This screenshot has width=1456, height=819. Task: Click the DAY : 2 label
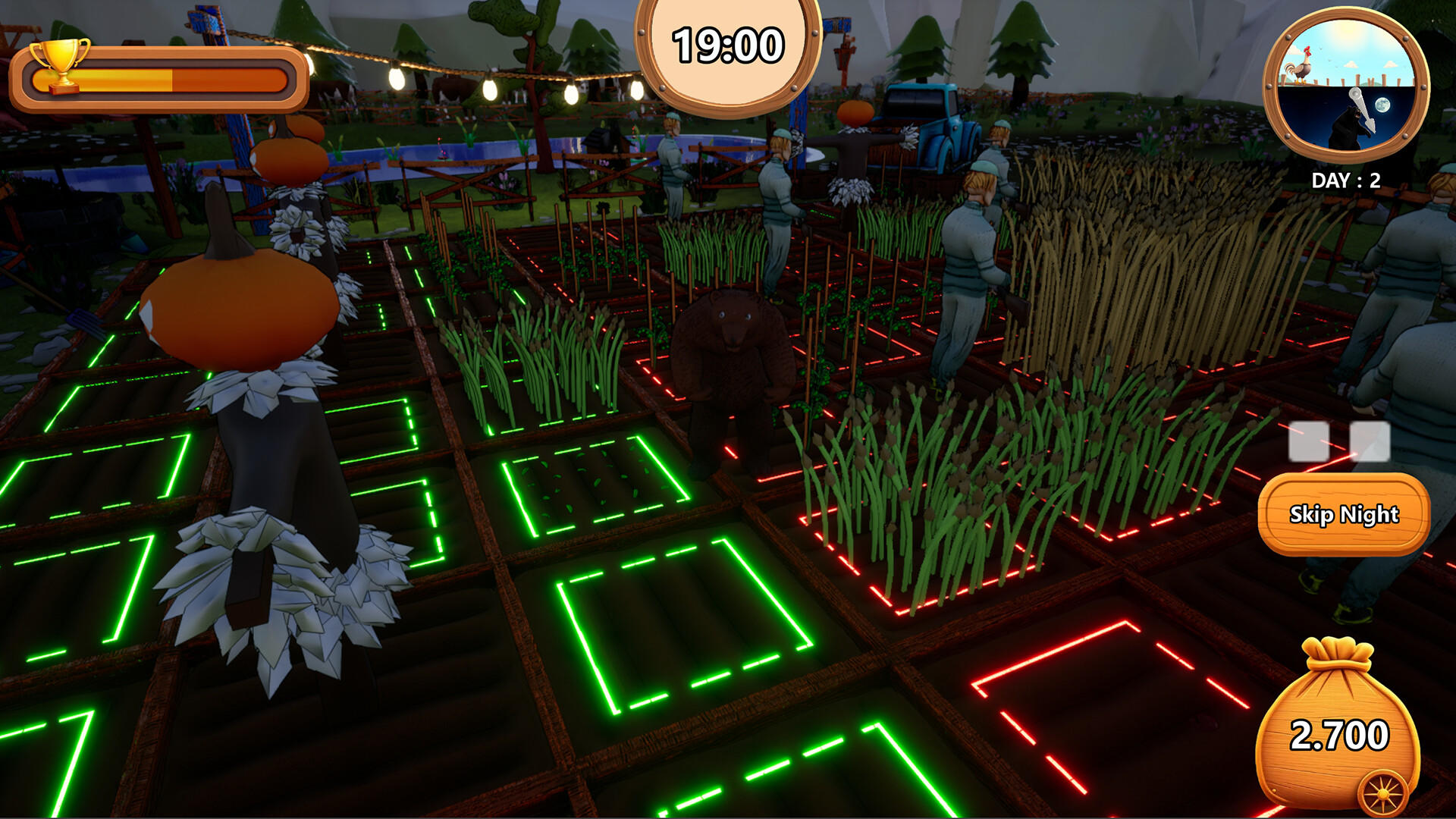coord(1346,180)
